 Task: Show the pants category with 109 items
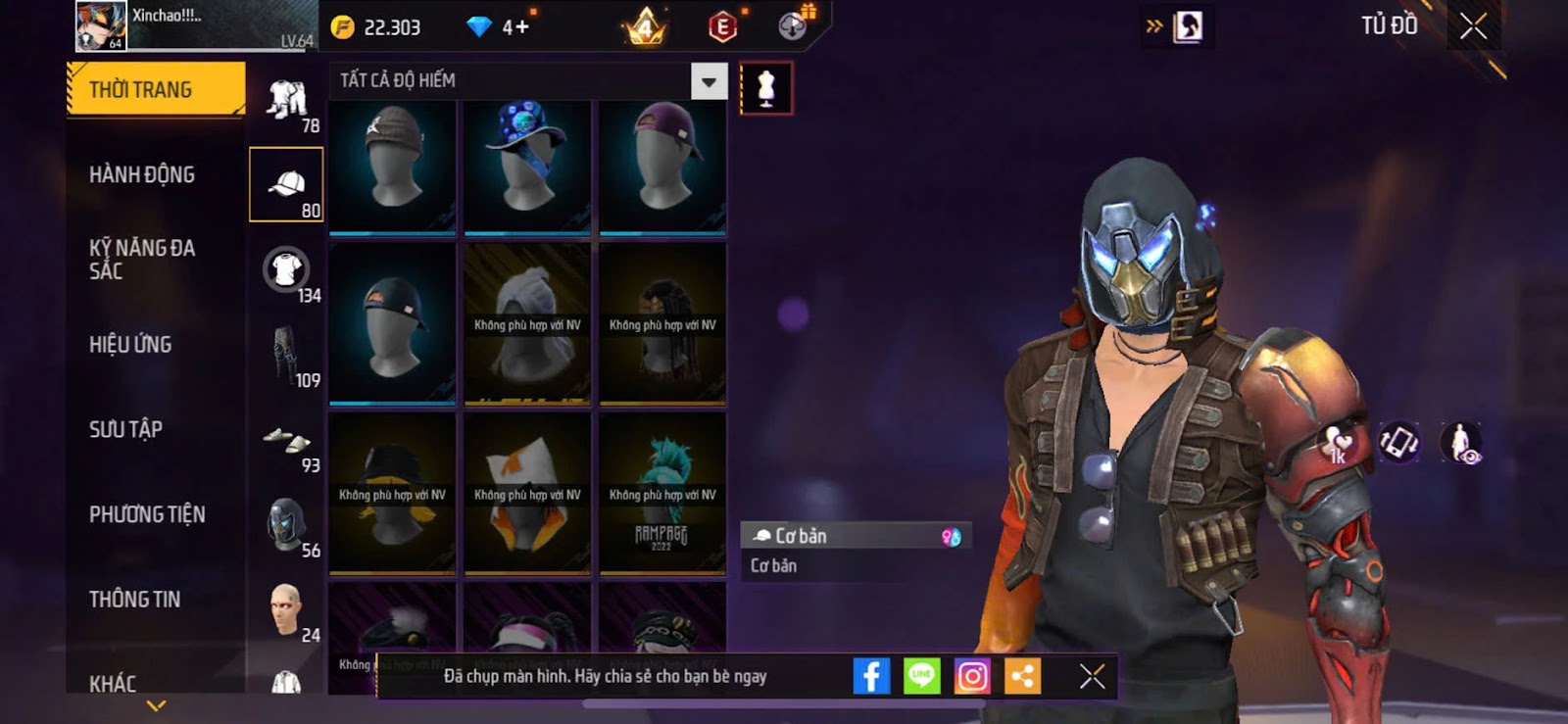pyautogui.click(x=286, y=356)
